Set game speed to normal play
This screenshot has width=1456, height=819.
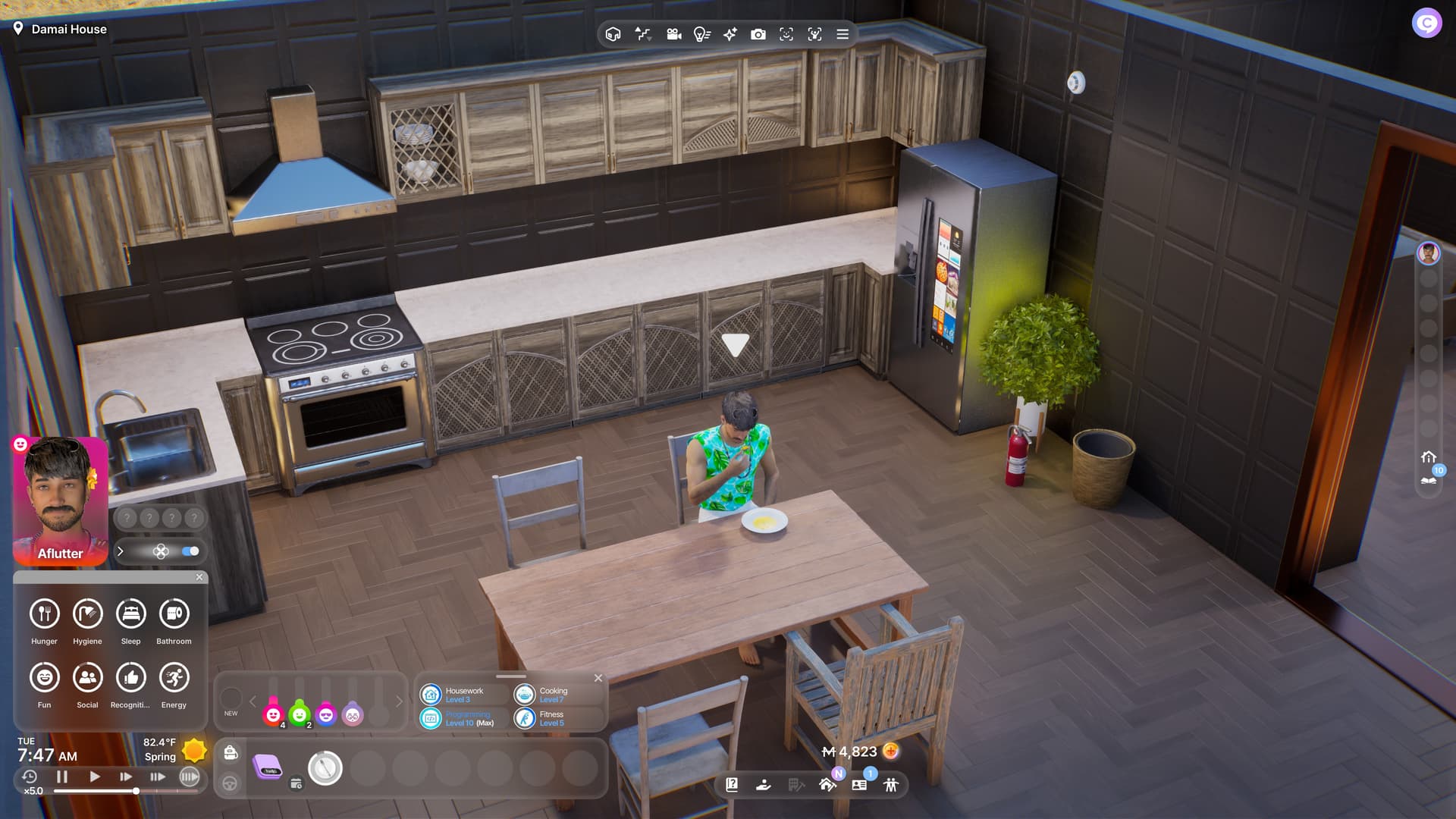point(94,777)
